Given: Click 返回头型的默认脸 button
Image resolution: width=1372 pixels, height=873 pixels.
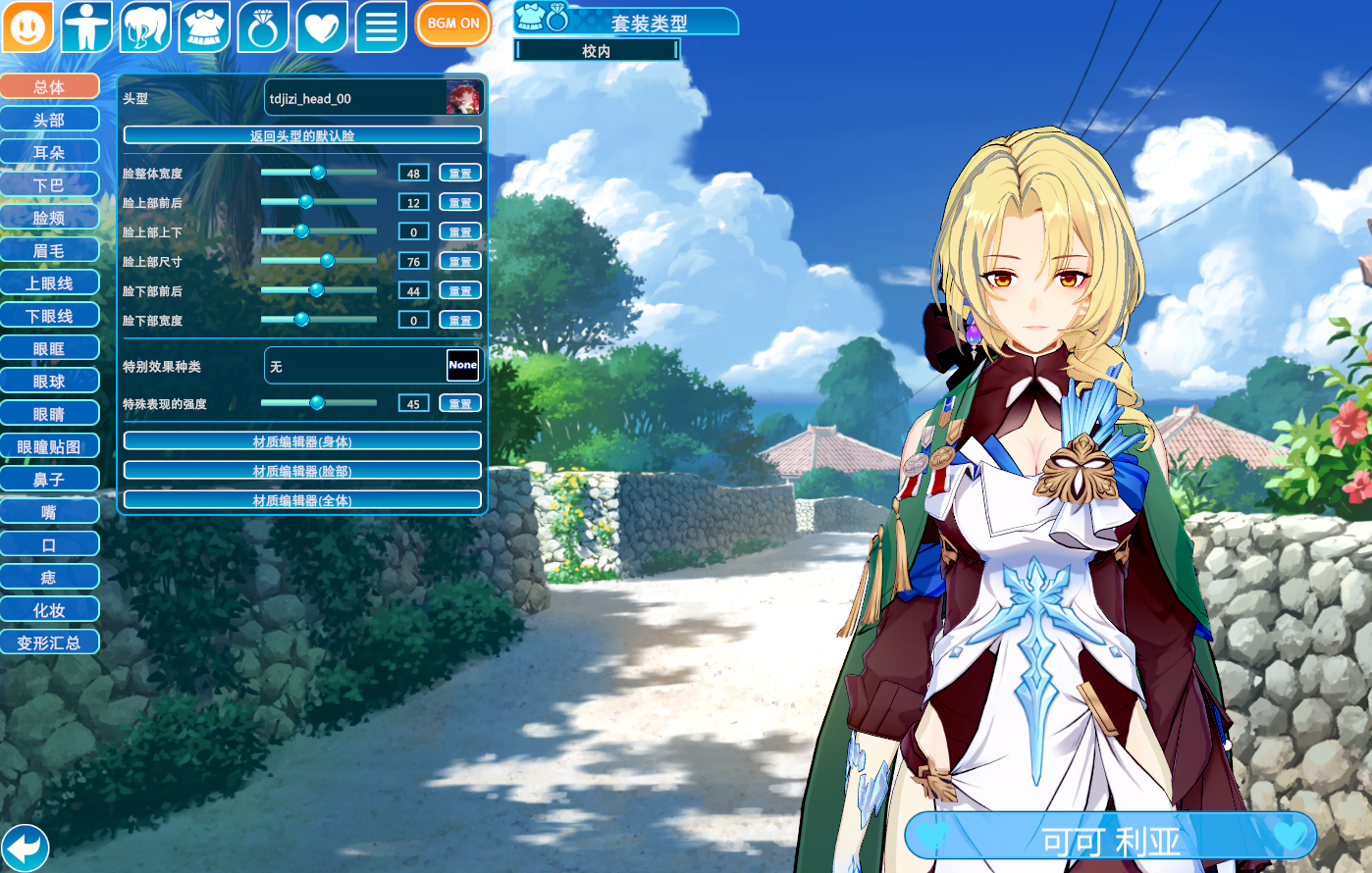Looking at the screenshot, I should (x=302, y=135).
